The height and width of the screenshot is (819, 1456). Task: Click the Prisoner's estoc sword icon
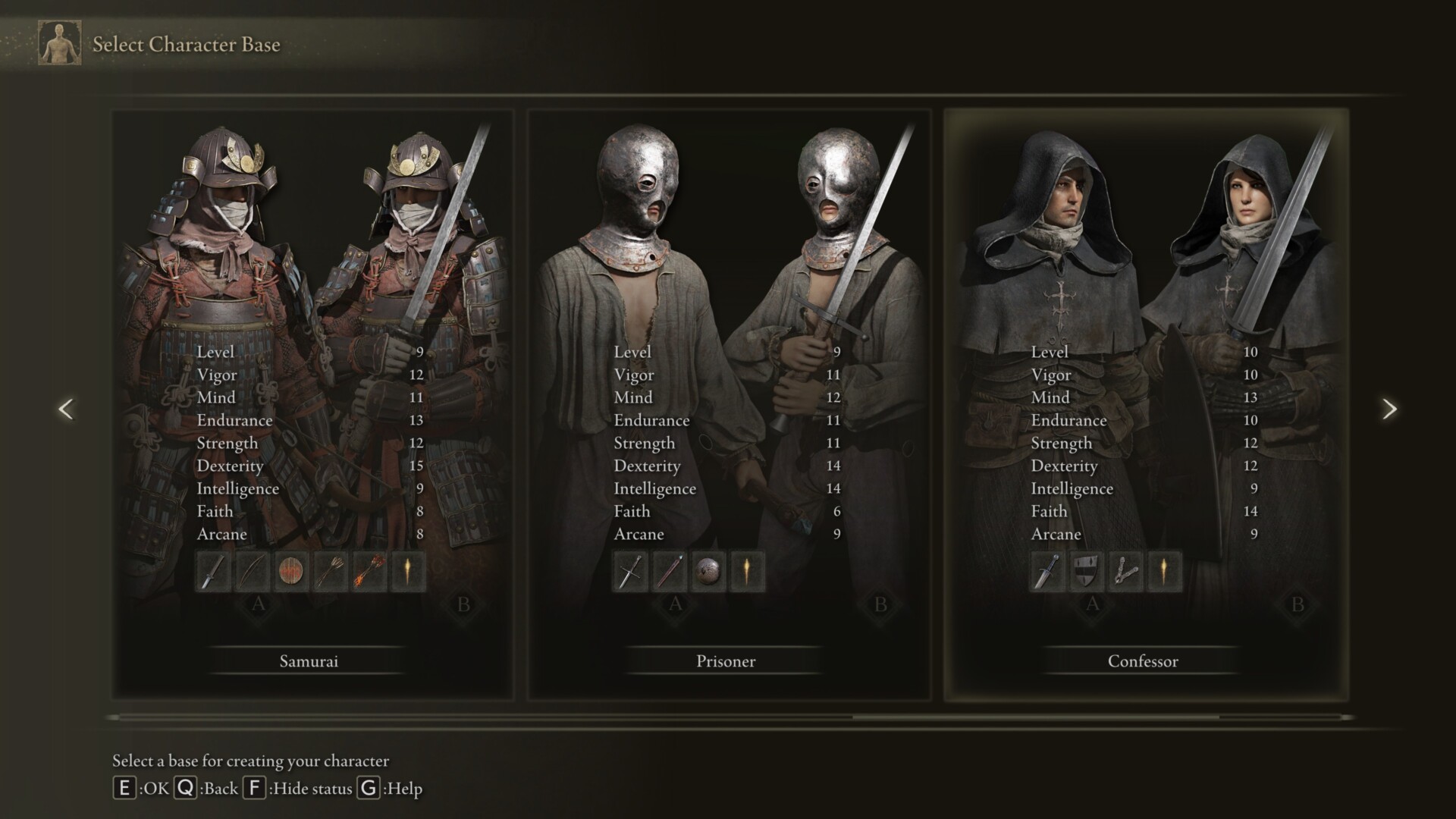pos(630,572)
